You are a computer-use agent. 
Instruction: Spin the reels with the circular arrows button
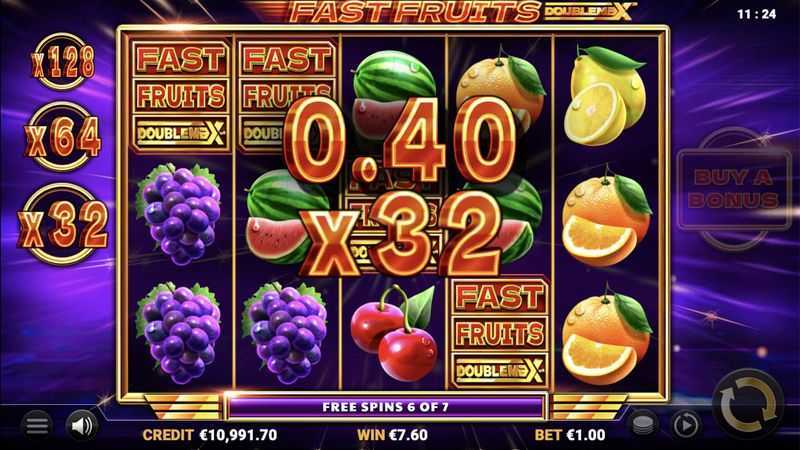tap(747, 406)
